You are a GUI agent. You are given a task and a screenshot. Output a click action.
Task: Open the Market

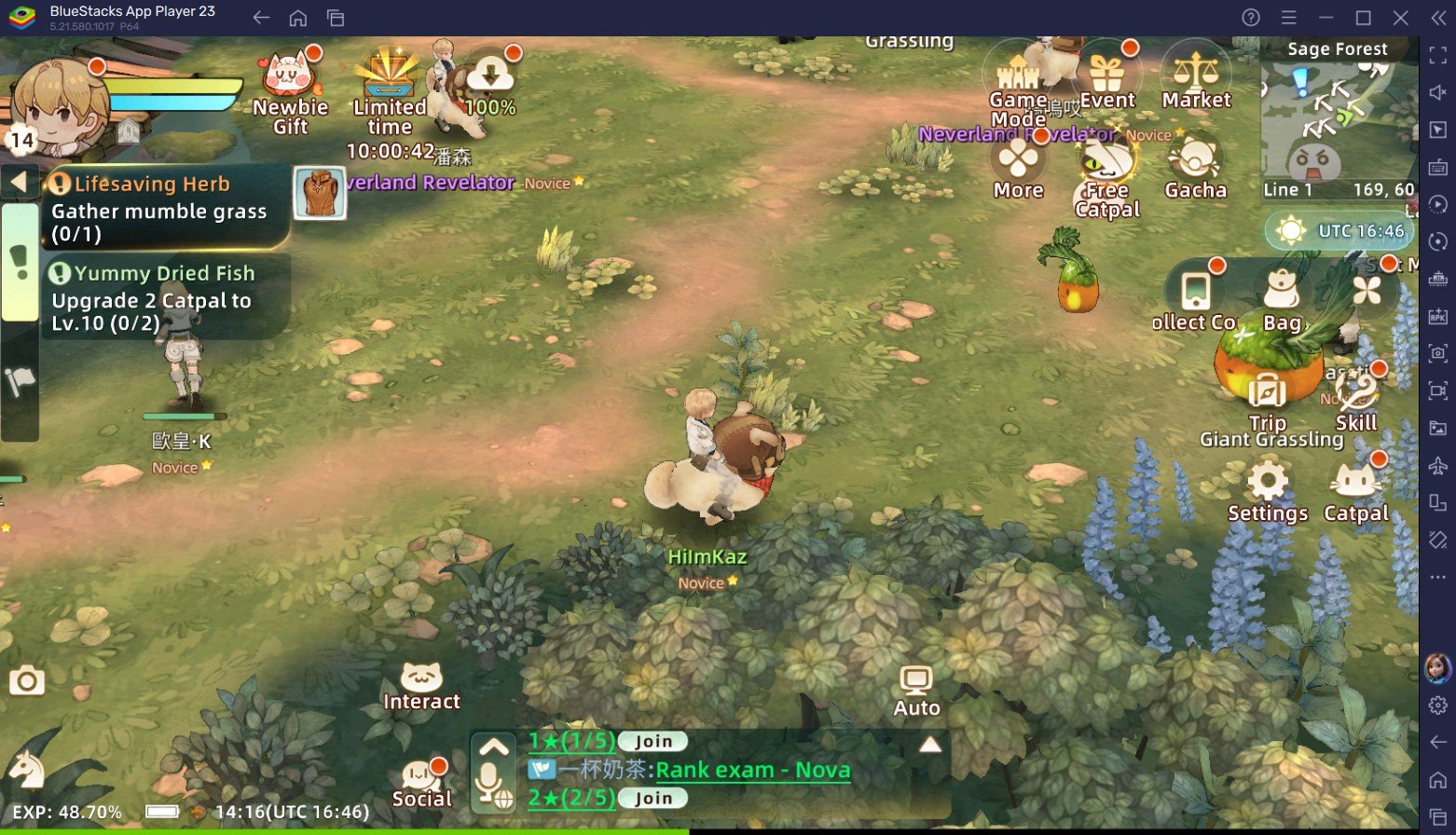pyautogui.click(x=1196, y=73)
